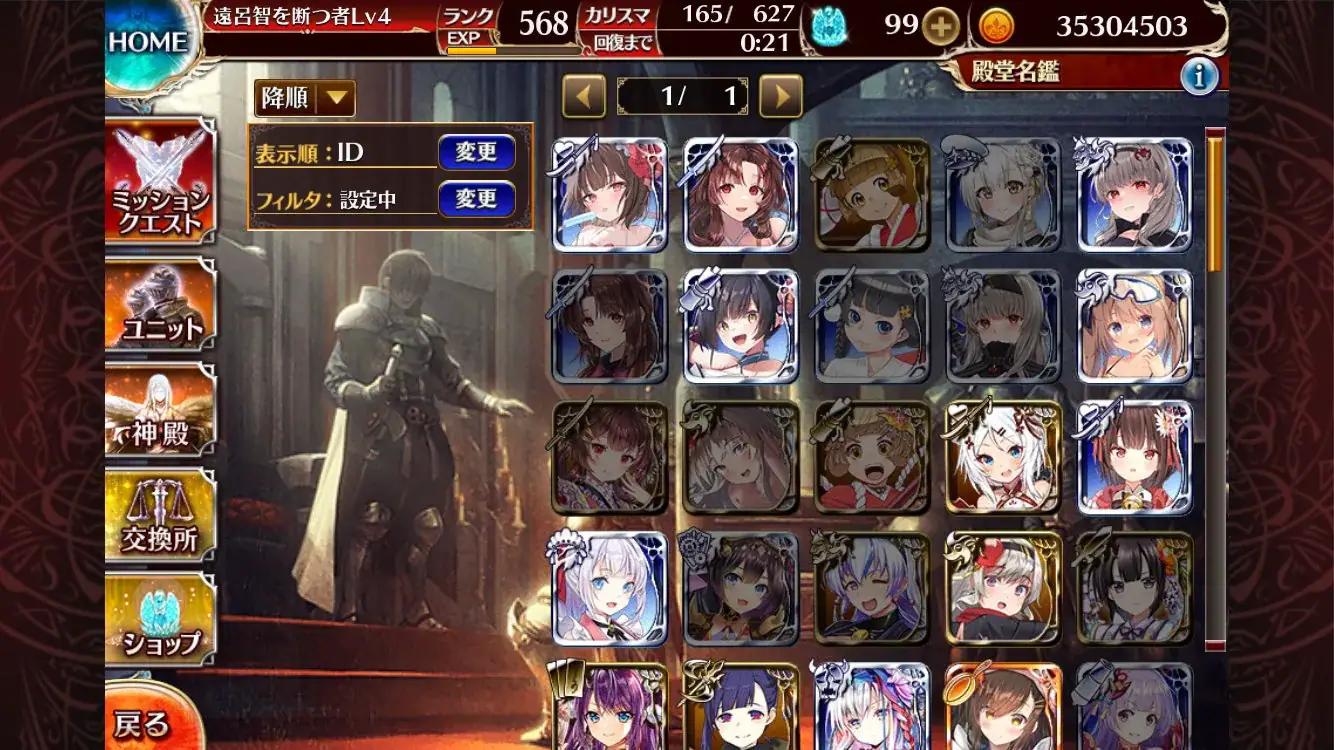This screenshot has width=1334, height=750.
Task: Tap the + icon to buy sacred crystals
Action: [943, 28]
